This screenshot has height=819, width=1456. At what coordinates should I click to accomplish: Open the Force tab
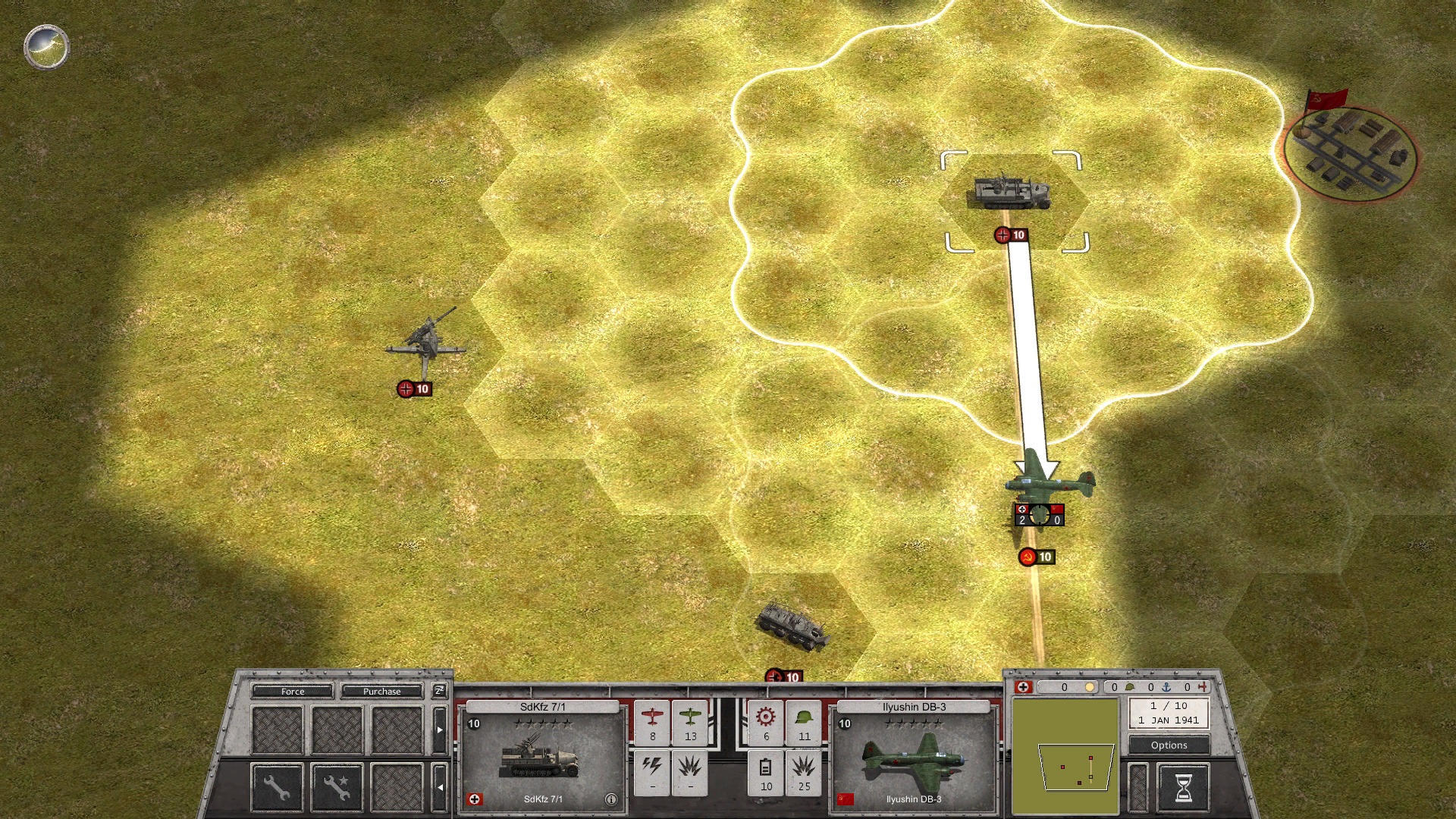(x=292, y=691)
